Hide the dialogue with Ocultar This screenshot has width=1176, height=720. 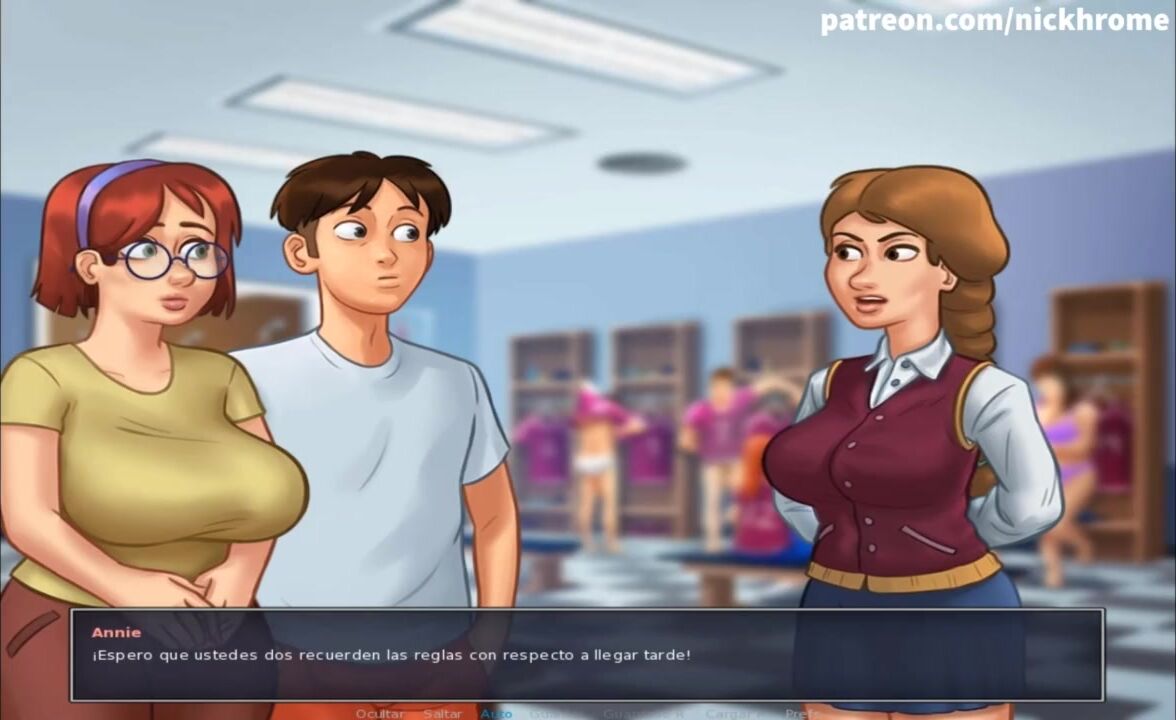pyautogui.click(x=380, y=713)
